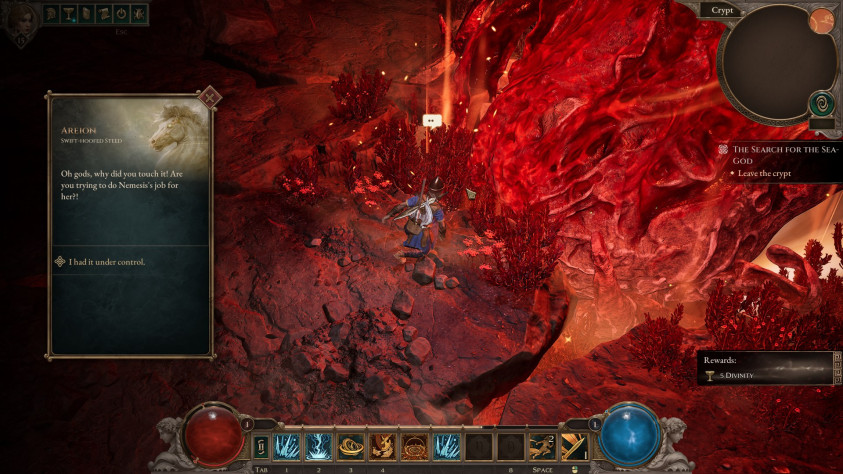Click the green spiral button under minimap
The image size is (843, 474).
click(821, 103)
